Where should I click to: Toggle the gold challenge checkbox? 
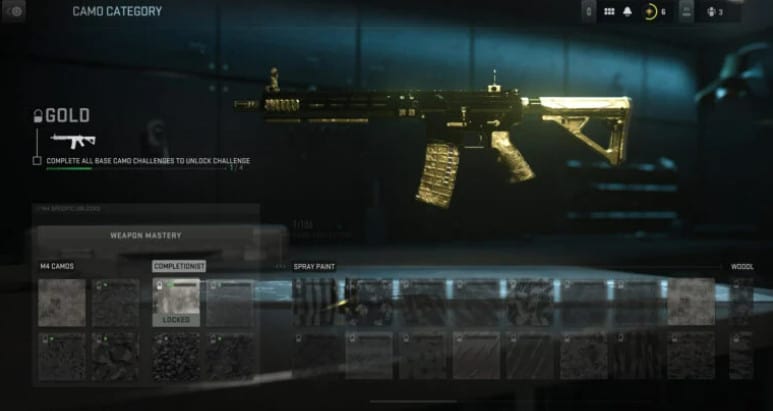[x=37, y=160]
